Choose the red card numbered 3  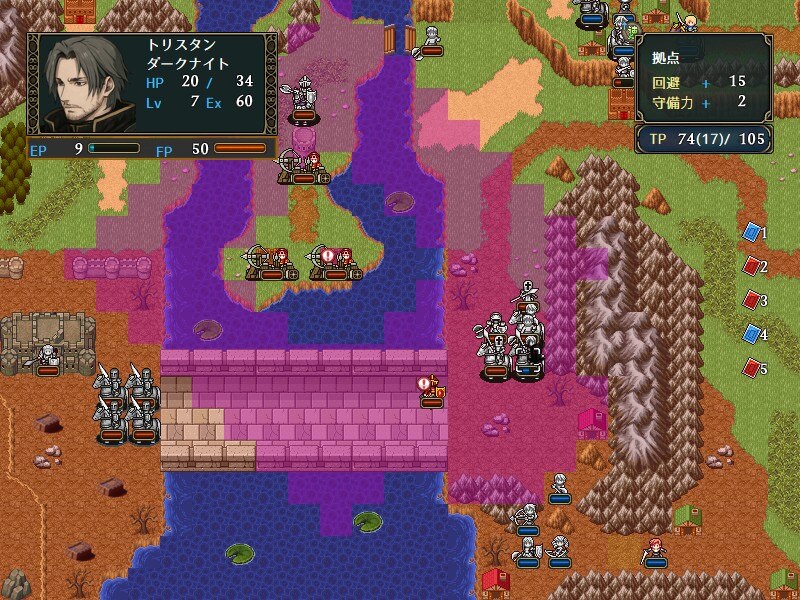pos(752,300)
